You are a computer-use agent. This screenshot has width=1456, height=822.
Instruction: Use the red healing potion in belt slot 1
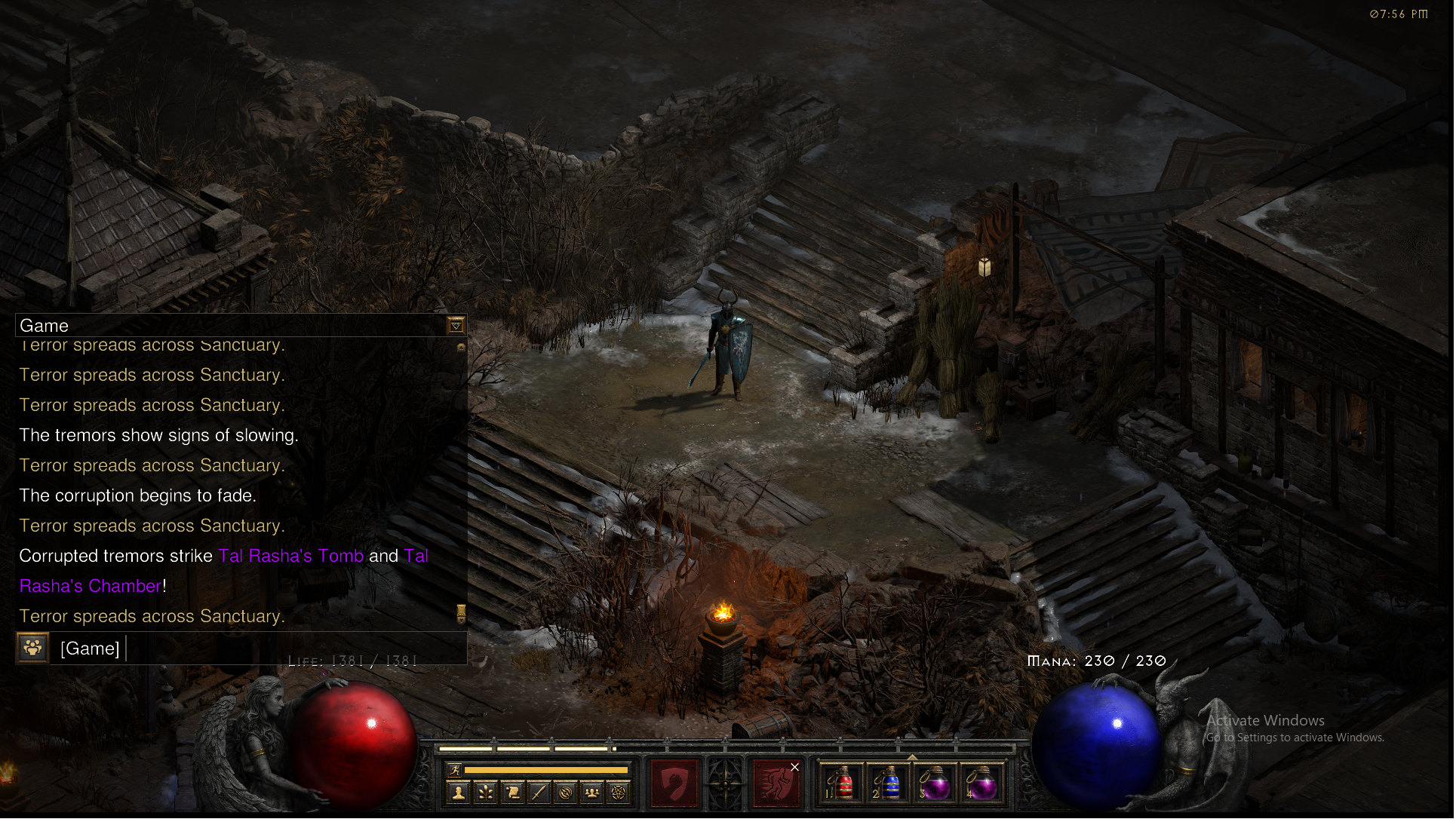point(843,785)
